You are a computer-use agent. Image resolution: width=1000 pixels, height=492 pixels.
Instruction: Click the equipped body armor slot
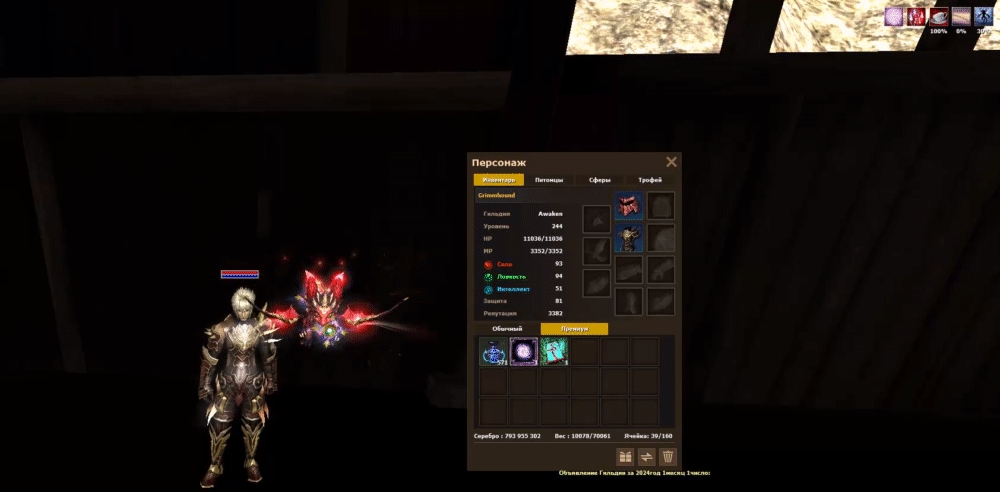coord(629,238)
